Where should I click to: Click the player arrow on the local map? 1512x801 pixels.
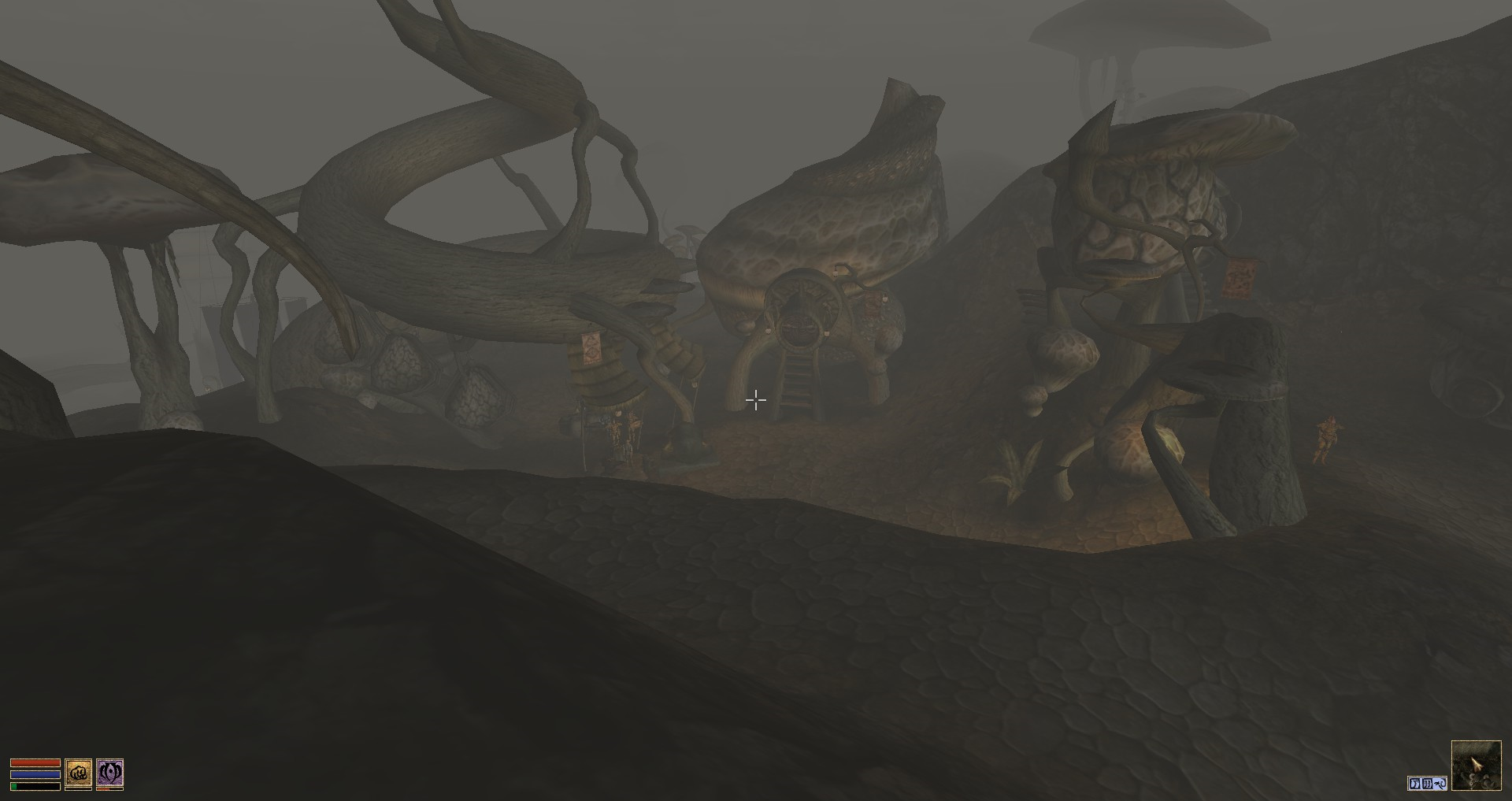[x=1476, y=764]
